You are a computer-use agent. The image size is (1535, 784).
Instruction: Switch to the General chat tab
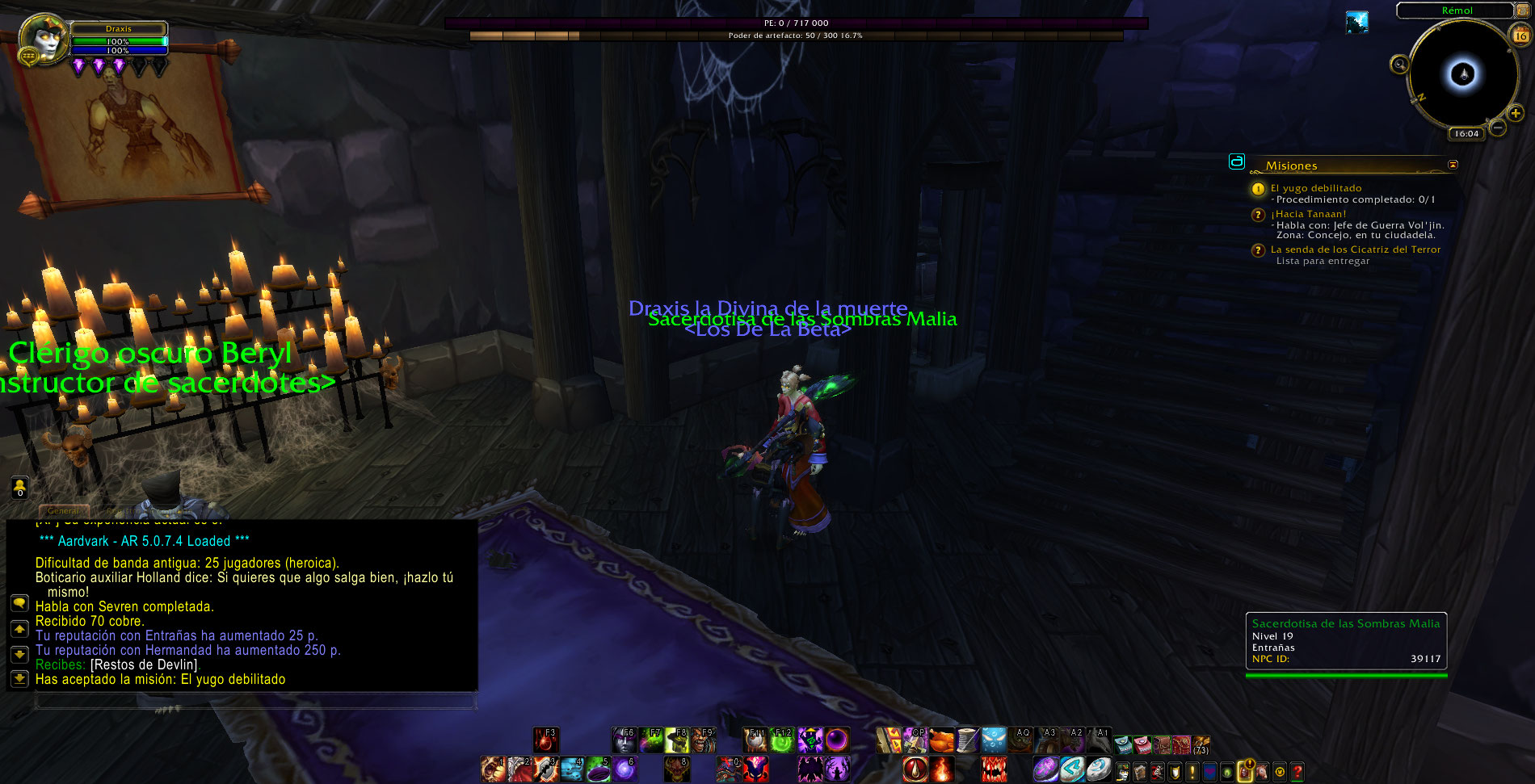tap(63, 510)
